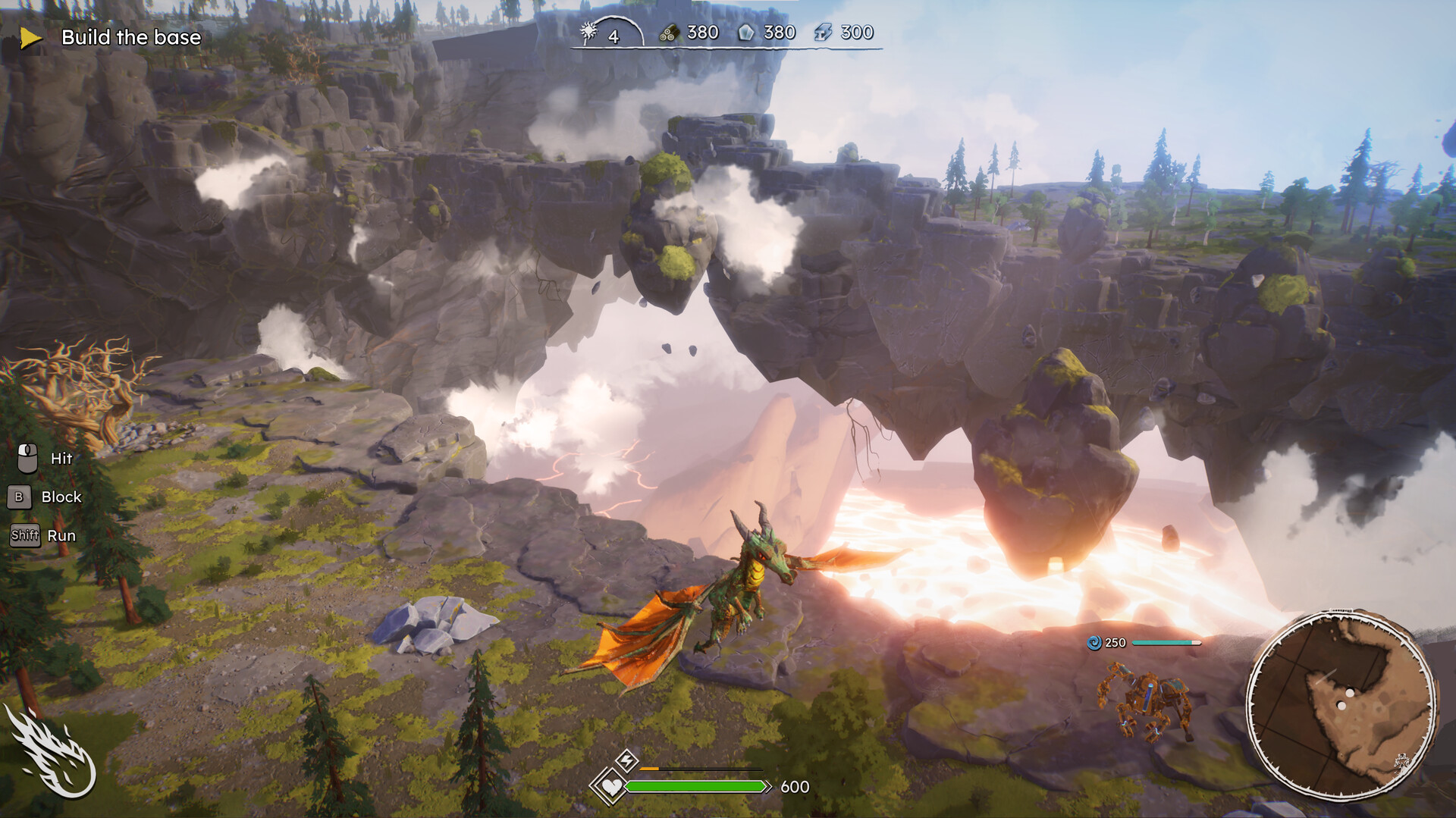Open the Build the base objective
The height and width of the screenshot is (818, 1456).
[x=130, y=37]
